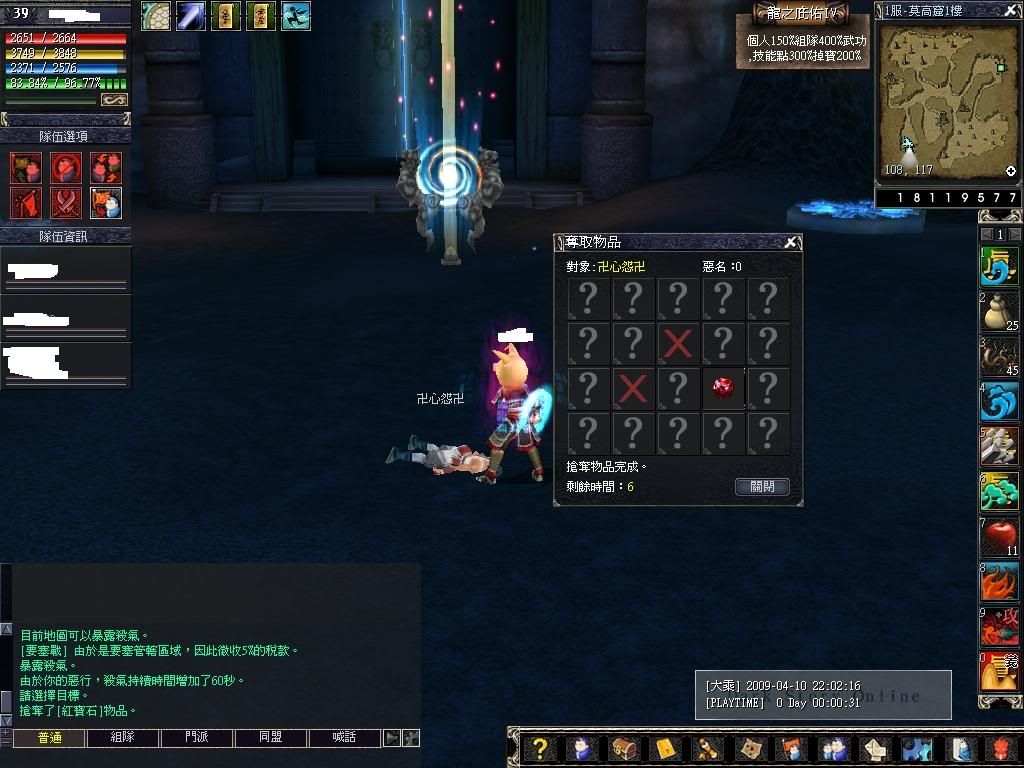Open help with the yellow question mark icon
Image resolution: width=1024 pixels, height=768 pixels.
pyautogui.click(x=540, y=749)
